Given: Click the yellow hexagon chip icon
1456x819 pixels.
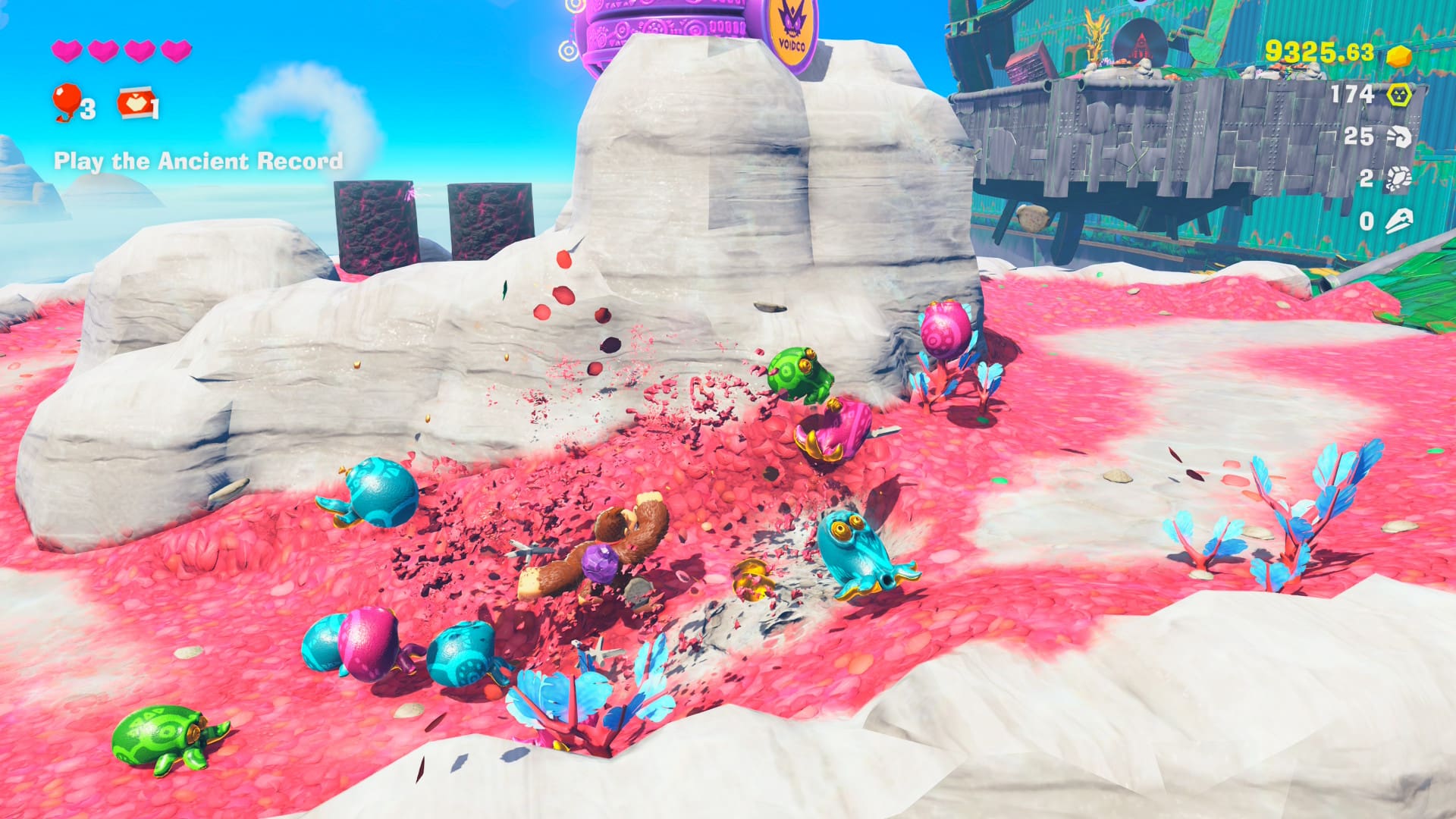Looking at the screenshot, I should 1398,95.
